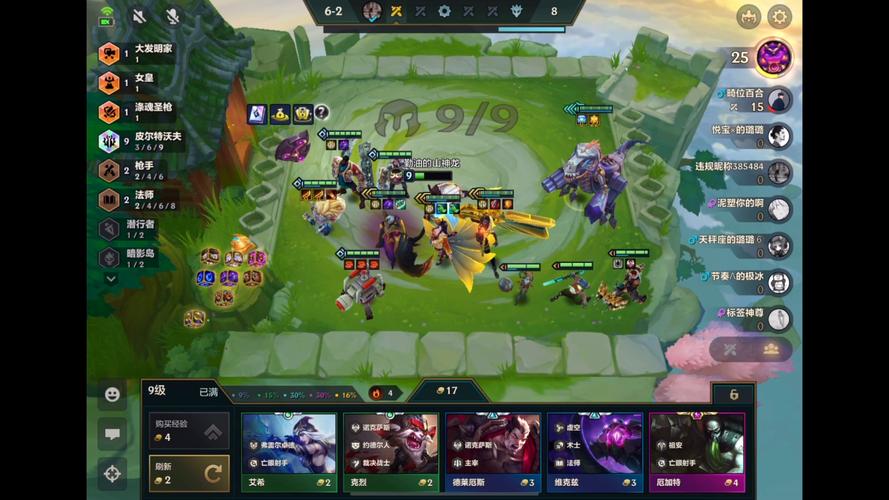Open the emote smiley button
The image size is (889, 500).
pos(112,395)
